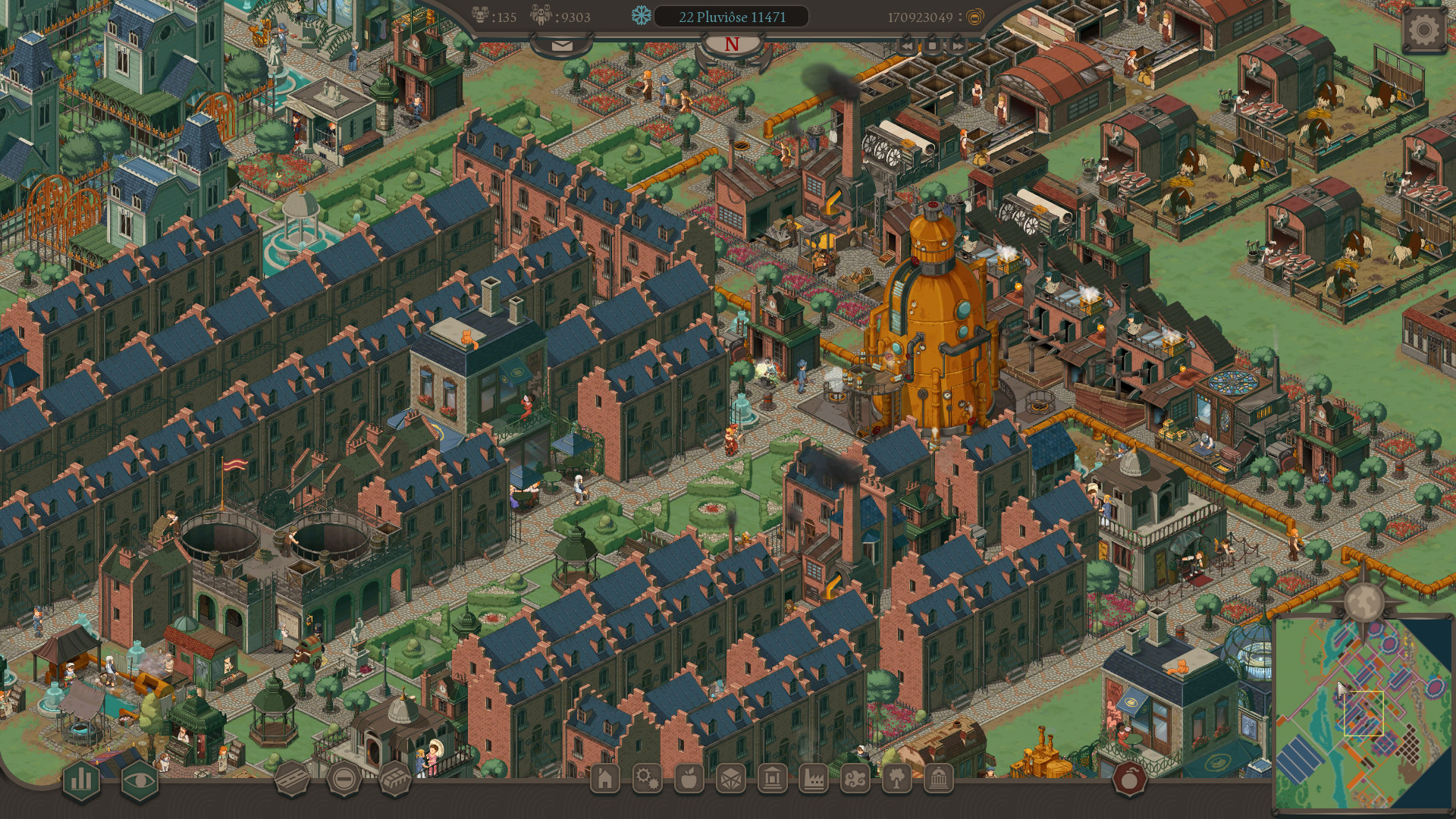The height and width of the screenshot is (819, 1456).
Task: Pause the game with the center speed button
Action: coord(933,45)
